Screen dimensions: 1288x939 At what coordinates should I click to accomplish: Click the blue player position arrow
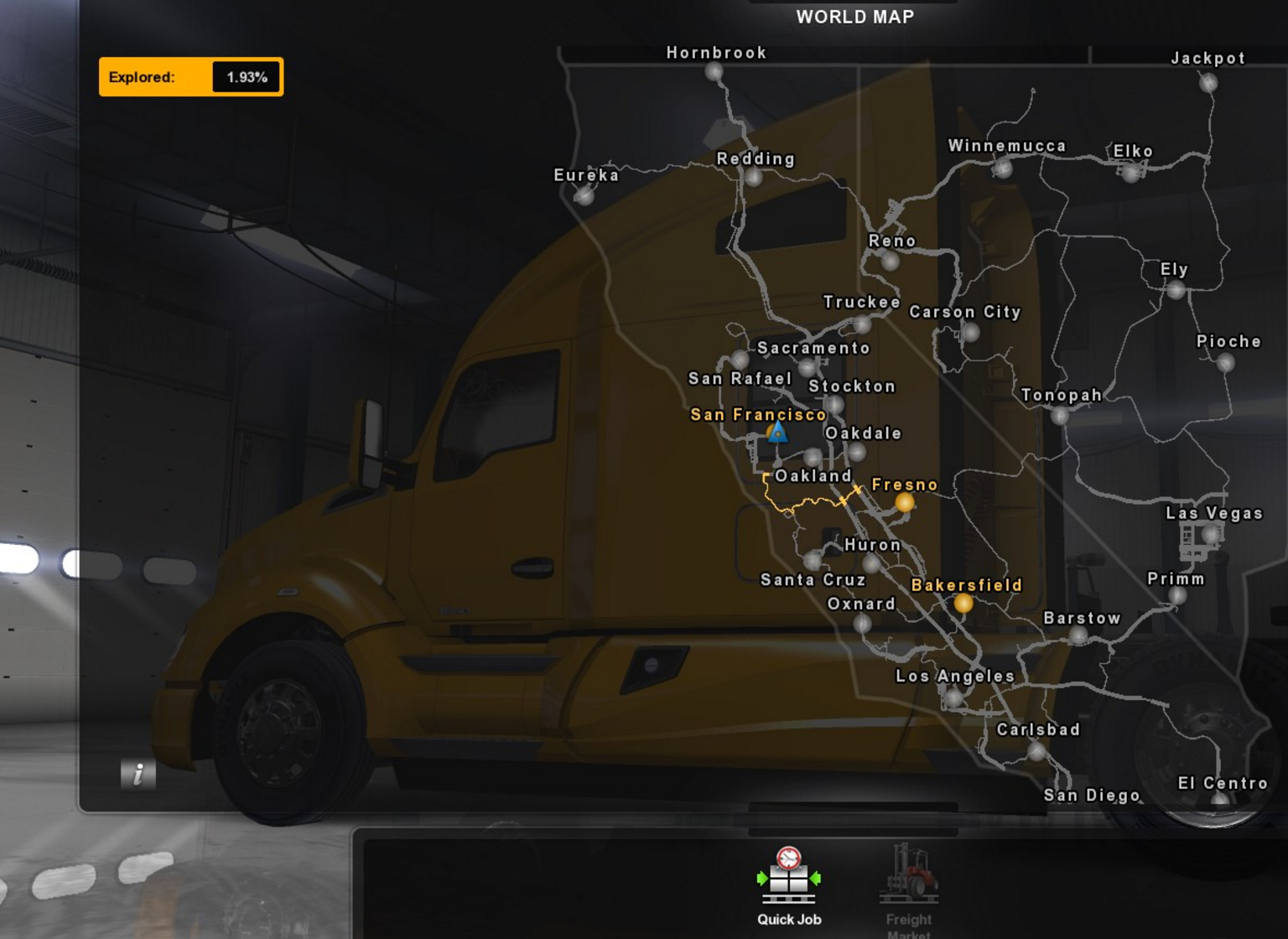coord(777,433)
